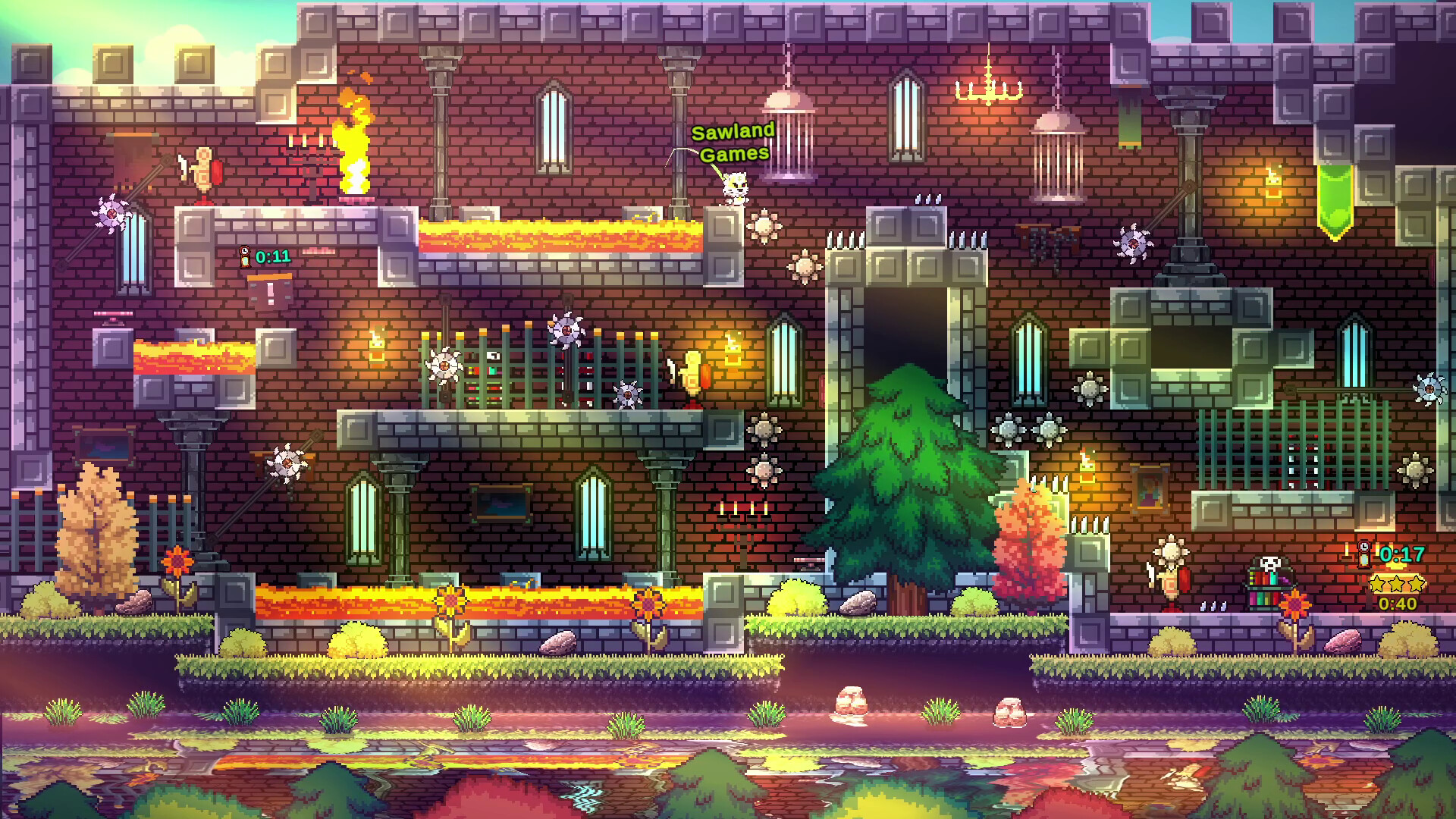Image resolution: width=1456 pixels, height=819 pixels.
Task: Click the grandfather clock beside the 0:17 timer
Action: click(1364, 554)
